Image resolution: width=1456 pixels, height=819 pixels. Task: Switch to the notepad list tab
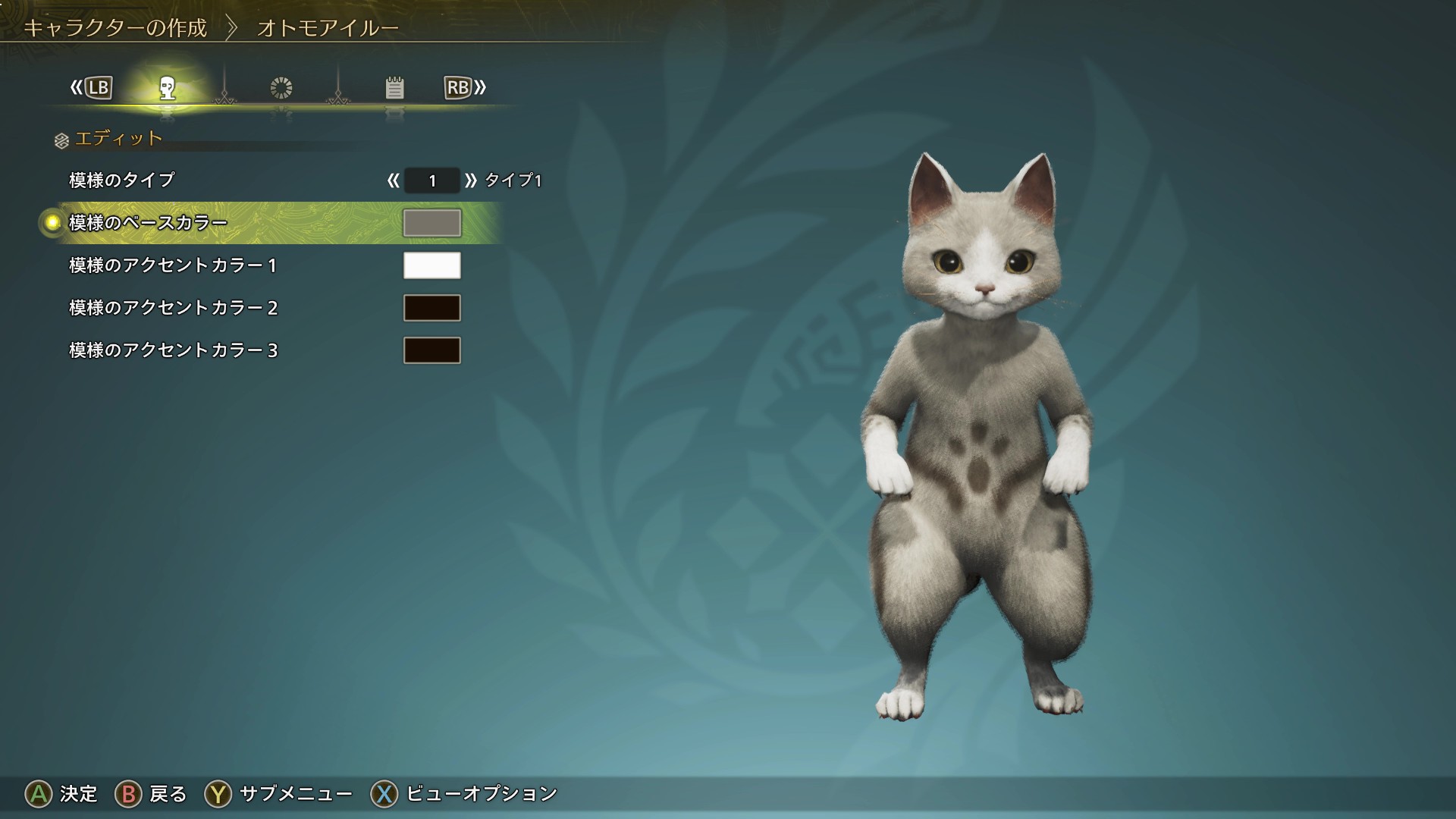[394, 88]
